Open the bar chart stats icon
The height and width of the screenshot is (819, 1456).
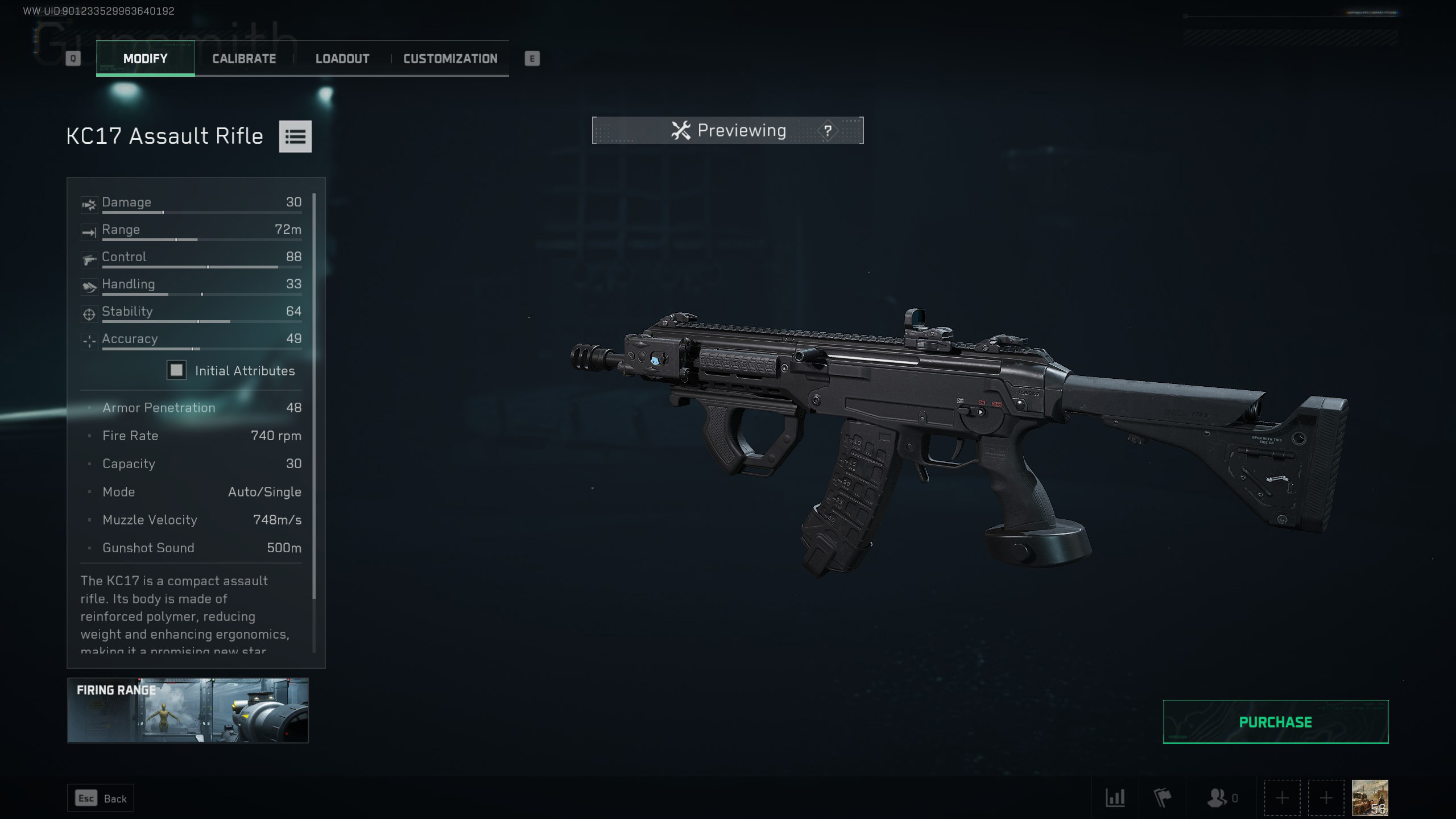tap(1115, 798)
